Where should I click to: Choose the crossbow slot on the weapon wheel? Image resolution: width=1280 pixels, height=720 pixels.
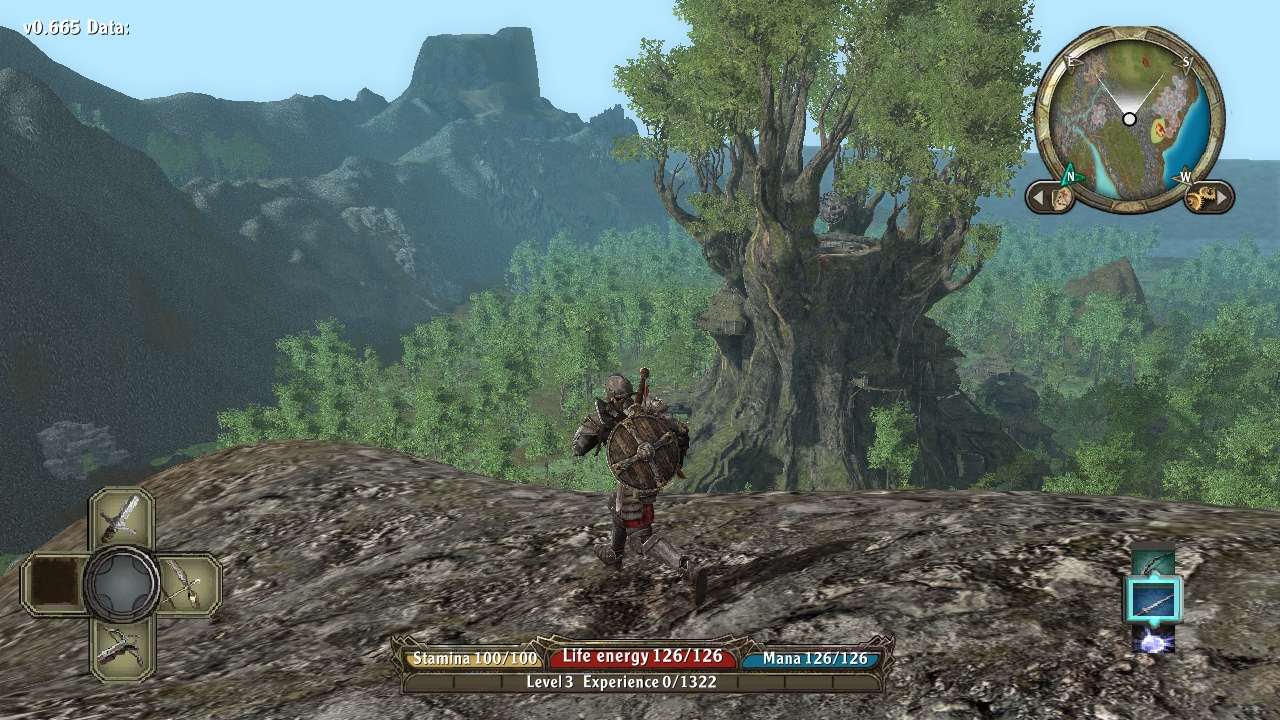click(x=121, y=647)
